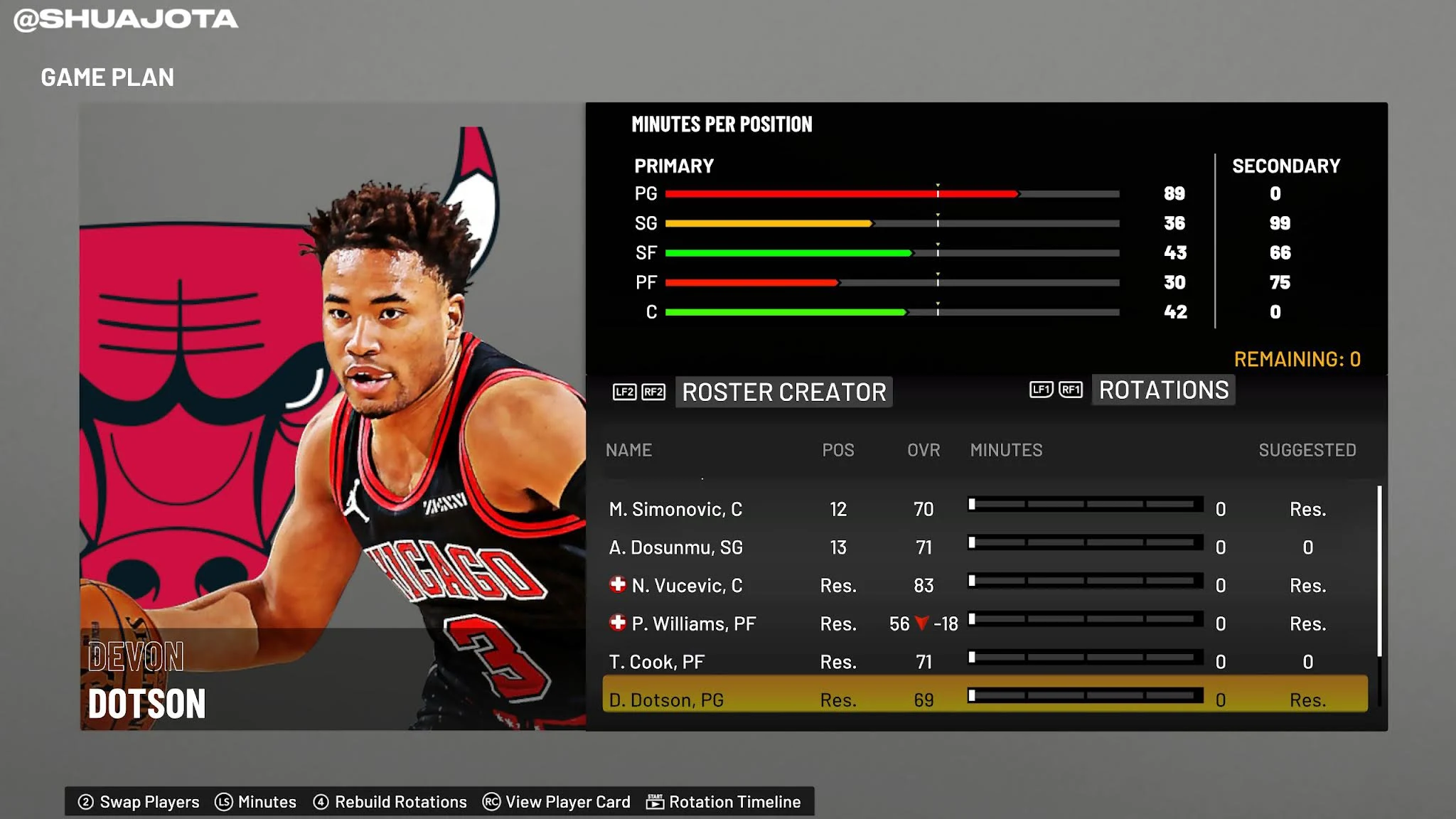Select injured center N. Vucevic

686,586
